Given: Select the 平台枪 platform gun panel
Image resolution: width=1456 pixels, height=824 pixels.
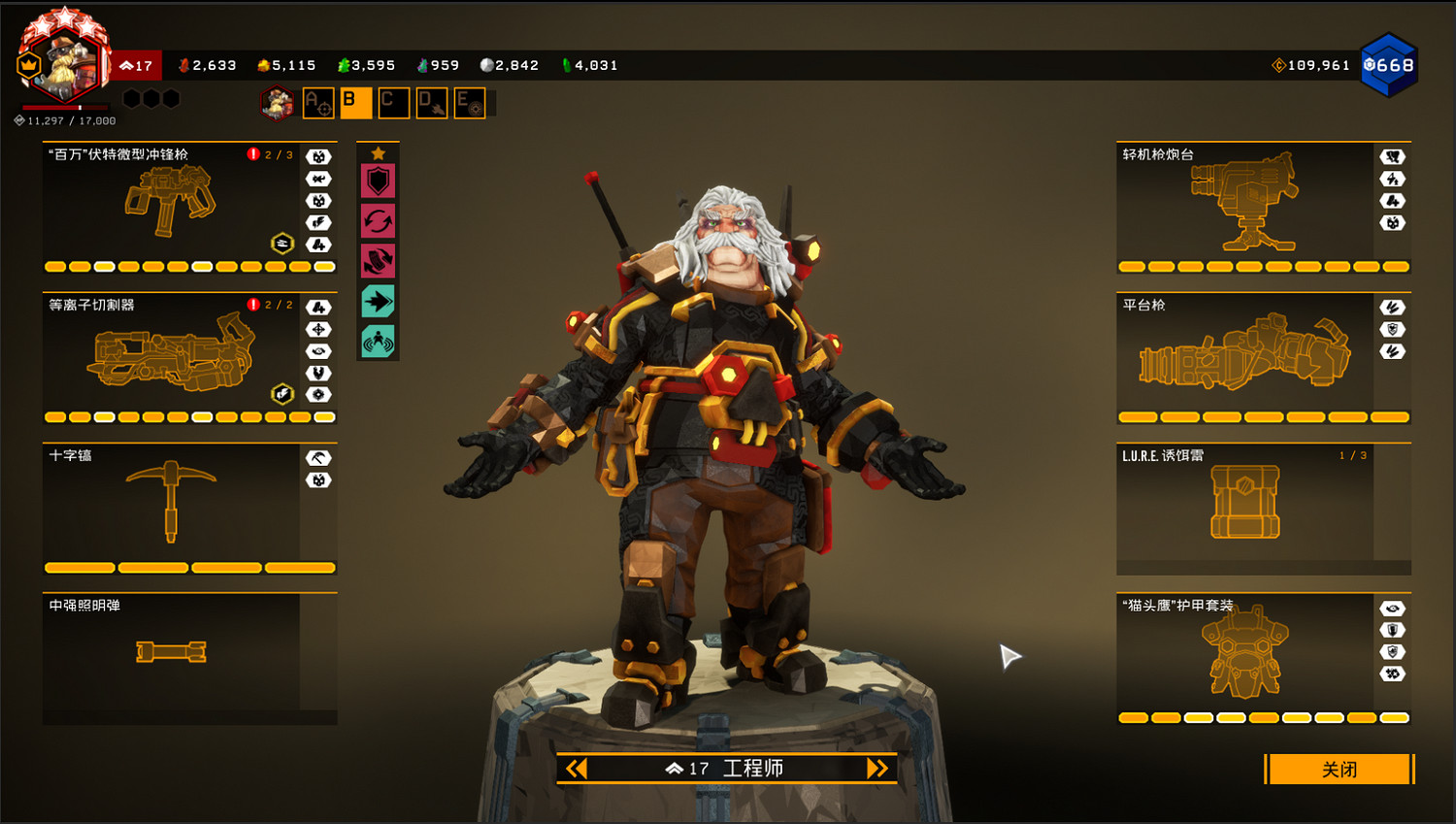Looking at the screenshot, I should (1244, 355).
